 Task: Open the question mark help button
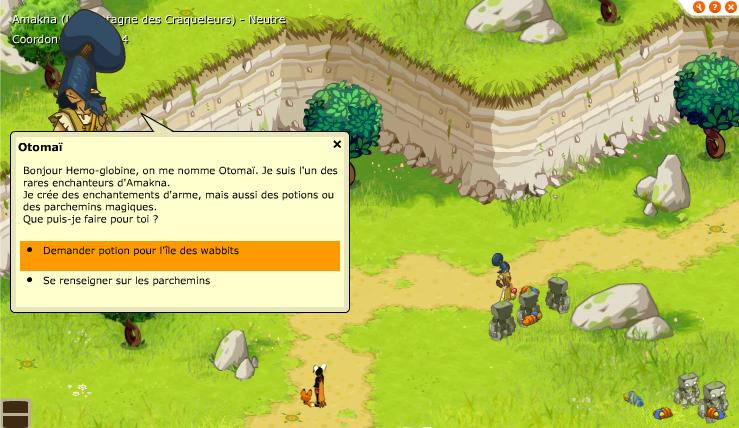coord(714,7)
